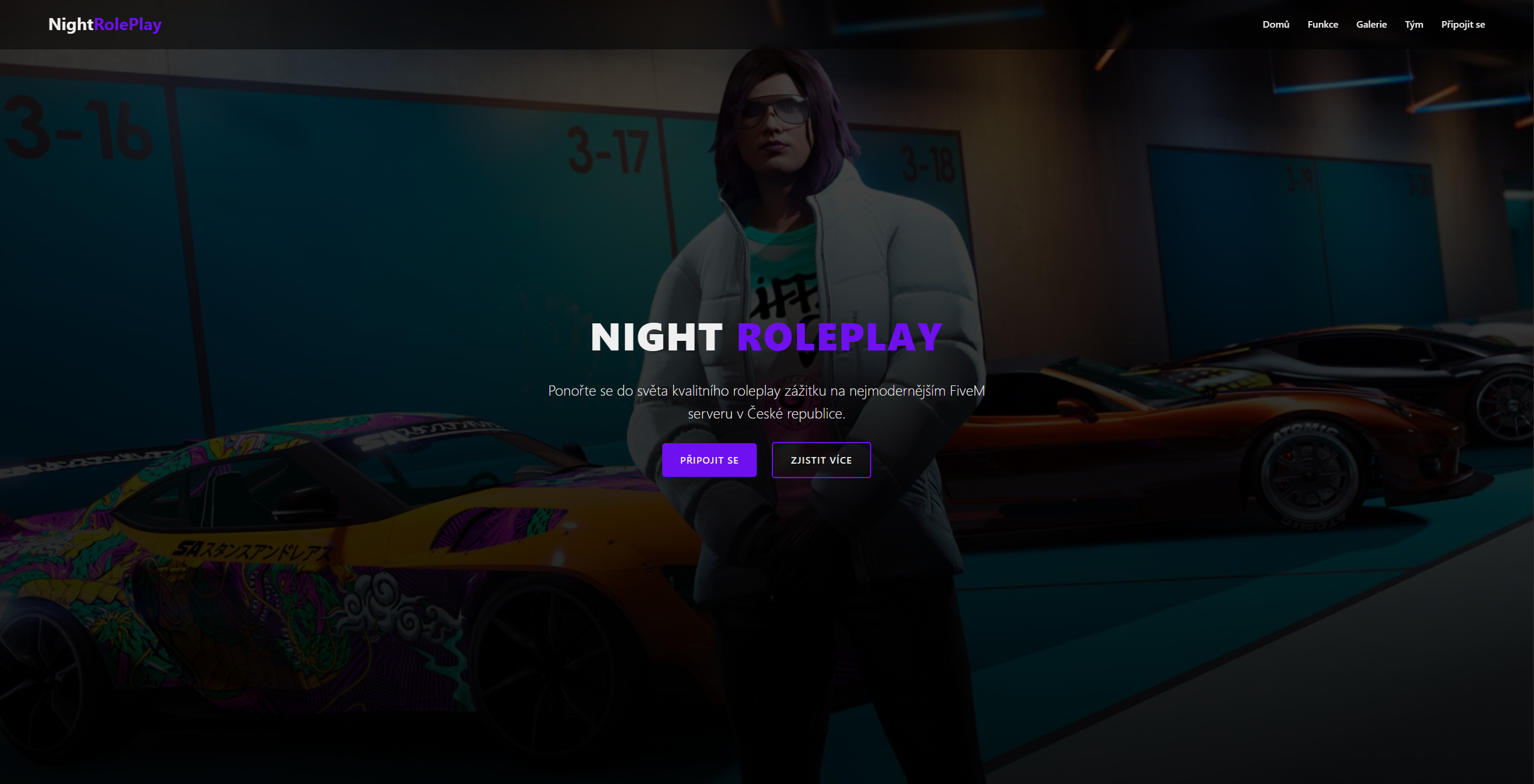Open the Tým page from navigation

coord(1413,24)
